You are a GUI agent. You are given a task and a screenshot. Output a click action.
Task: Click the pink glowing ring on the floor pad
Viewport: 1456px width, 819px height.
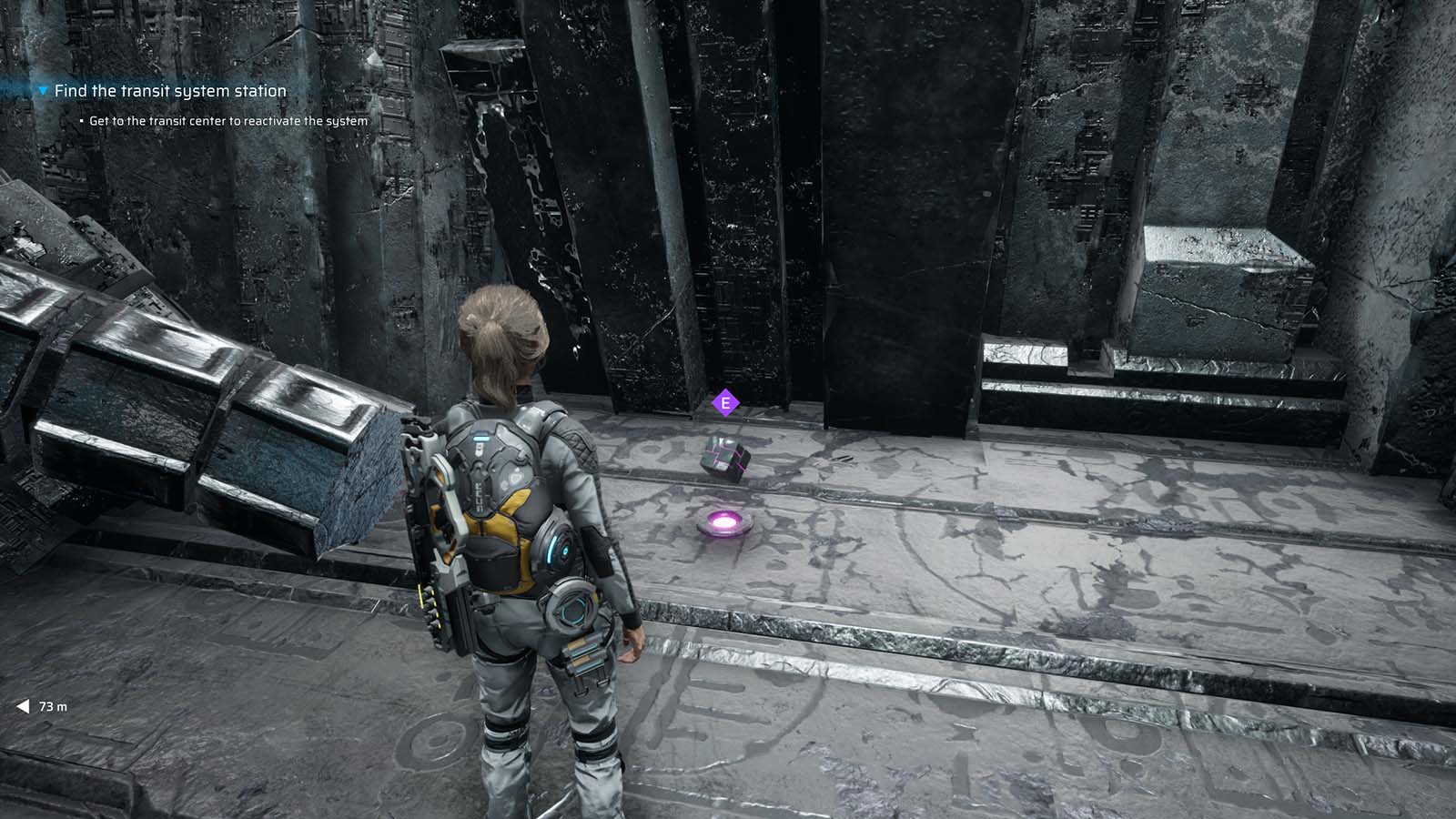723,521
